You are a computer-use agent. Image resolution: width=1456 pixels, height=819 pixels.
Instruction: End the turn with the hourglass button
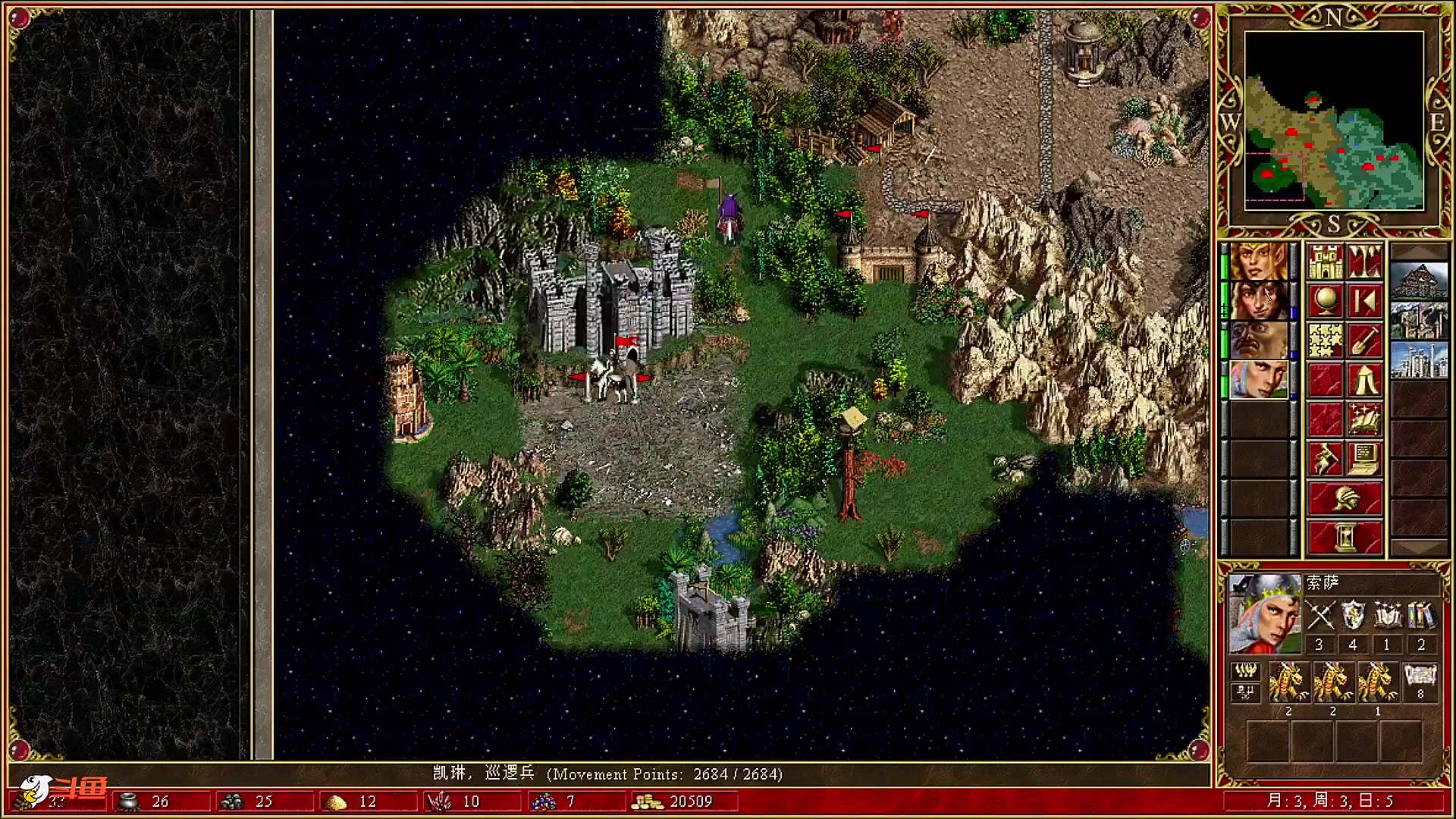[1345, 538]
